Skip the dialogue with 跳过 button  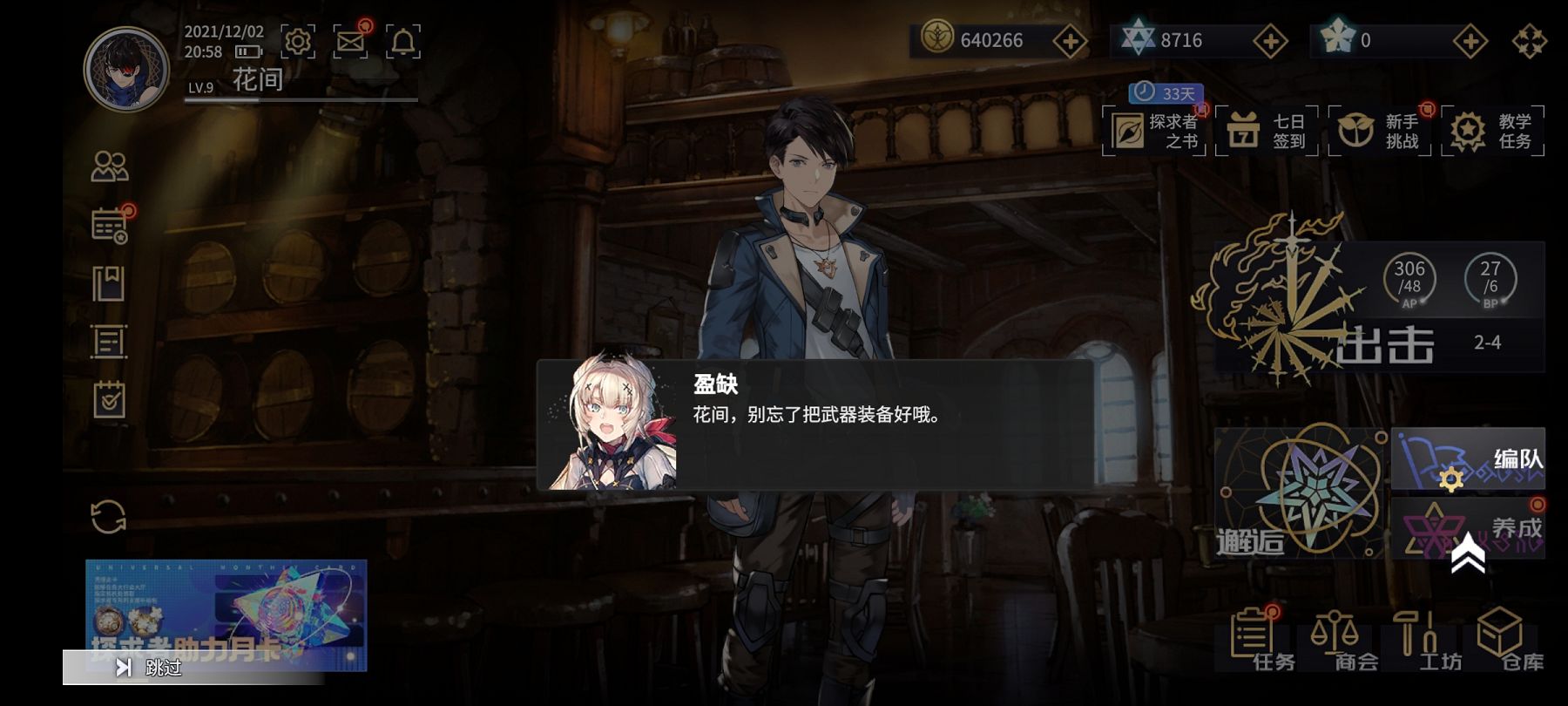150,668
